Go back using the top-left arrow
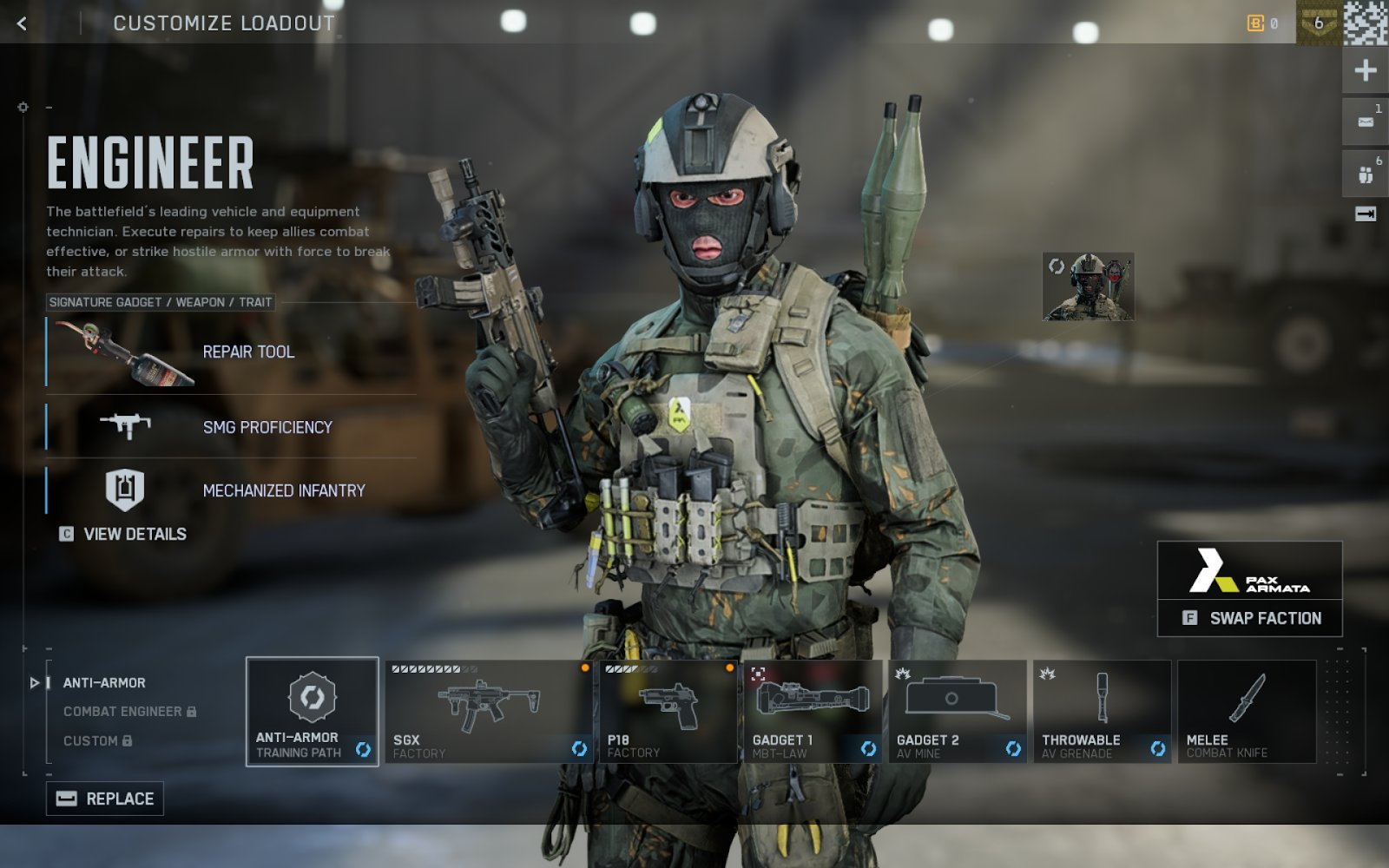Viewport: 1389px width, 868px height. tap(23, 23)
